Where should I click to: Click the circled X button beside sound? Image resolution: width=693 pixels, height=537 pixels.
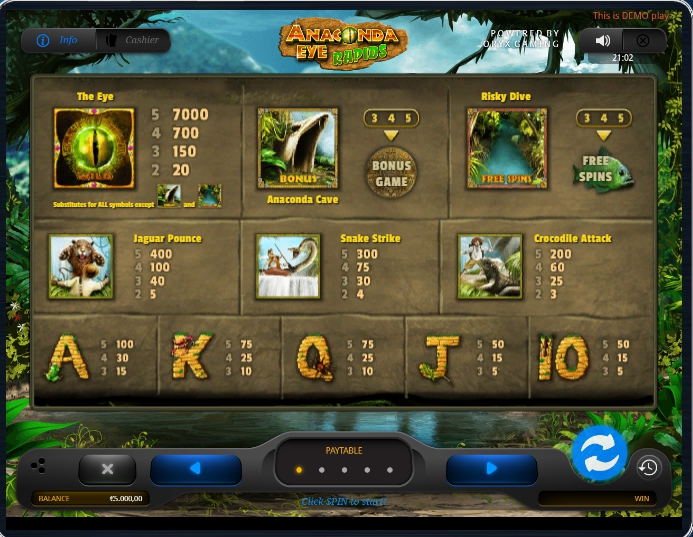pos(643,41)
